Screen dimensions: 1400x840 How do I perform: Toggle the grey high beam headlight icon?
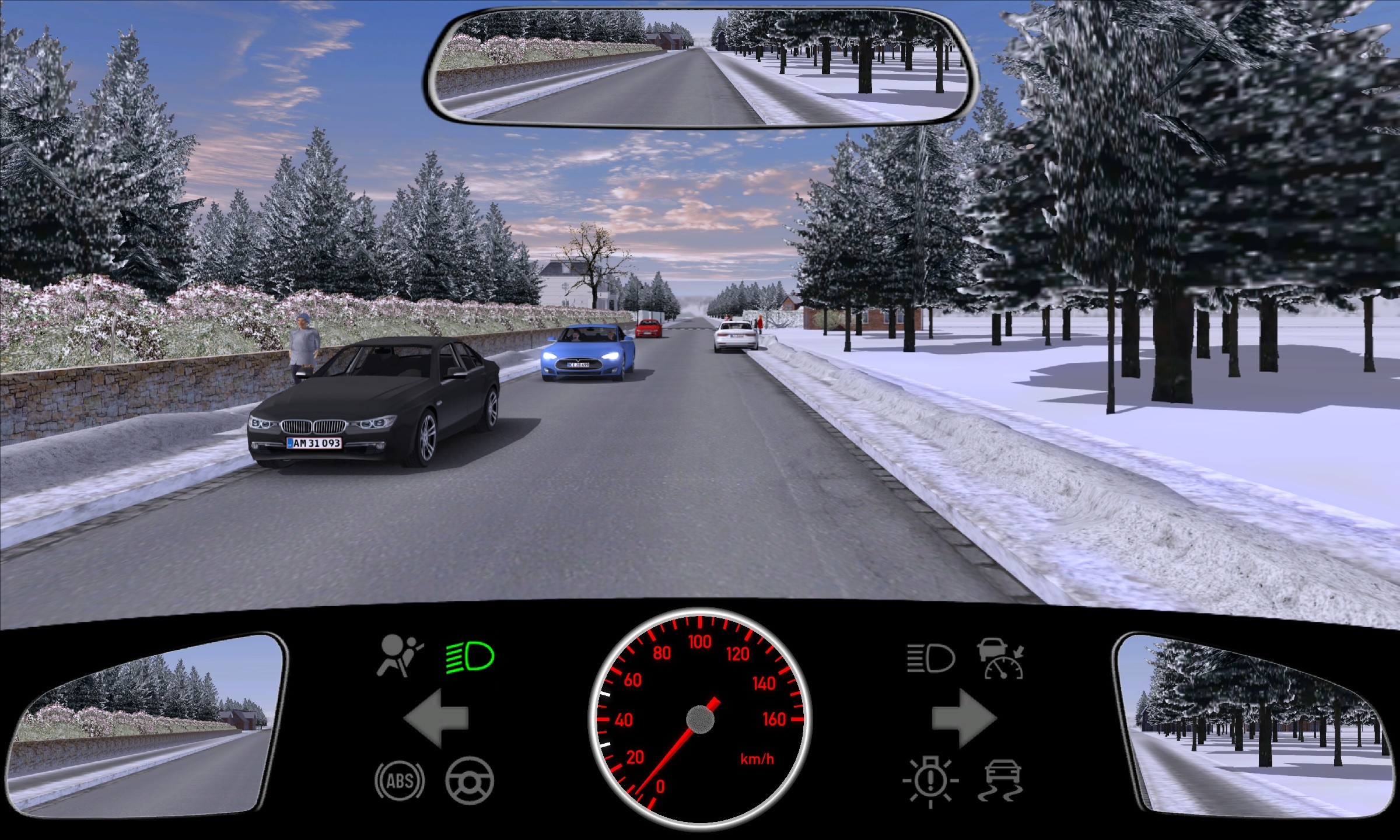930,659
